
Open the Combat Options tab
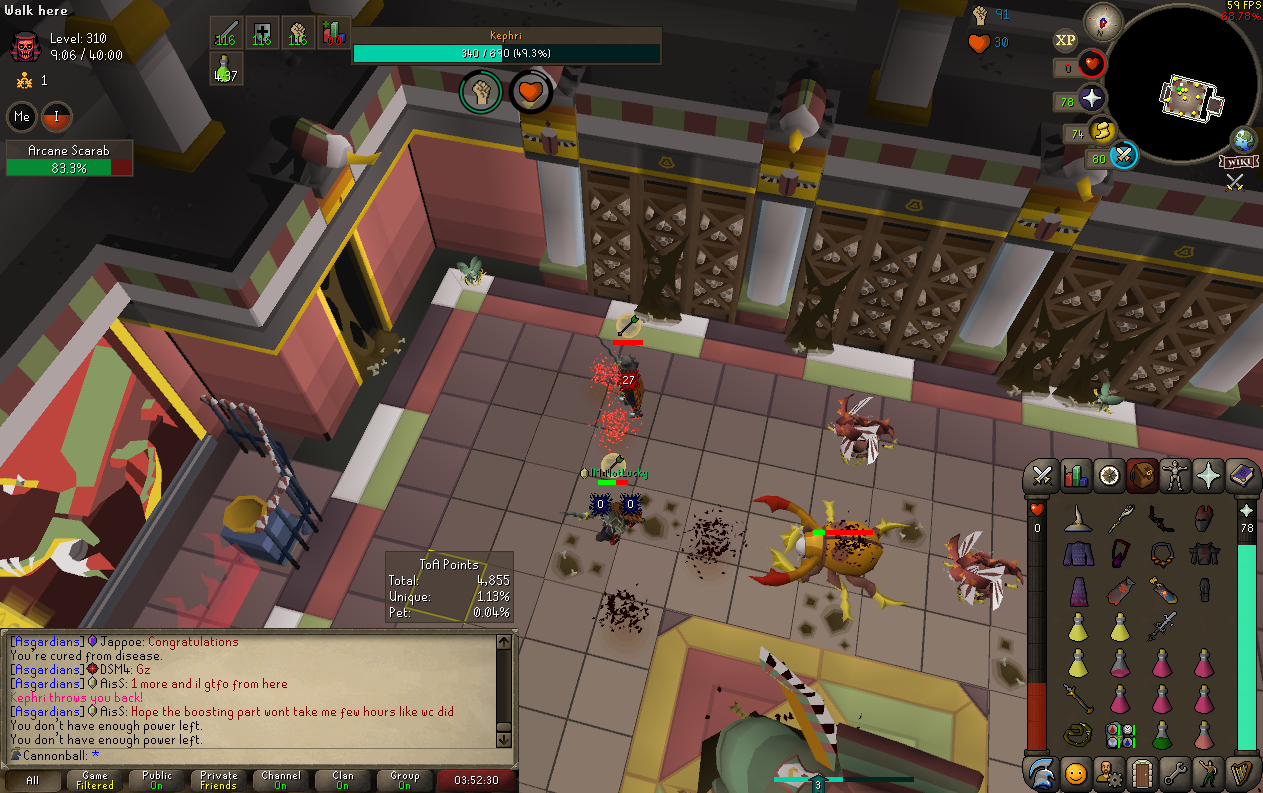(x=1043, y=476)
